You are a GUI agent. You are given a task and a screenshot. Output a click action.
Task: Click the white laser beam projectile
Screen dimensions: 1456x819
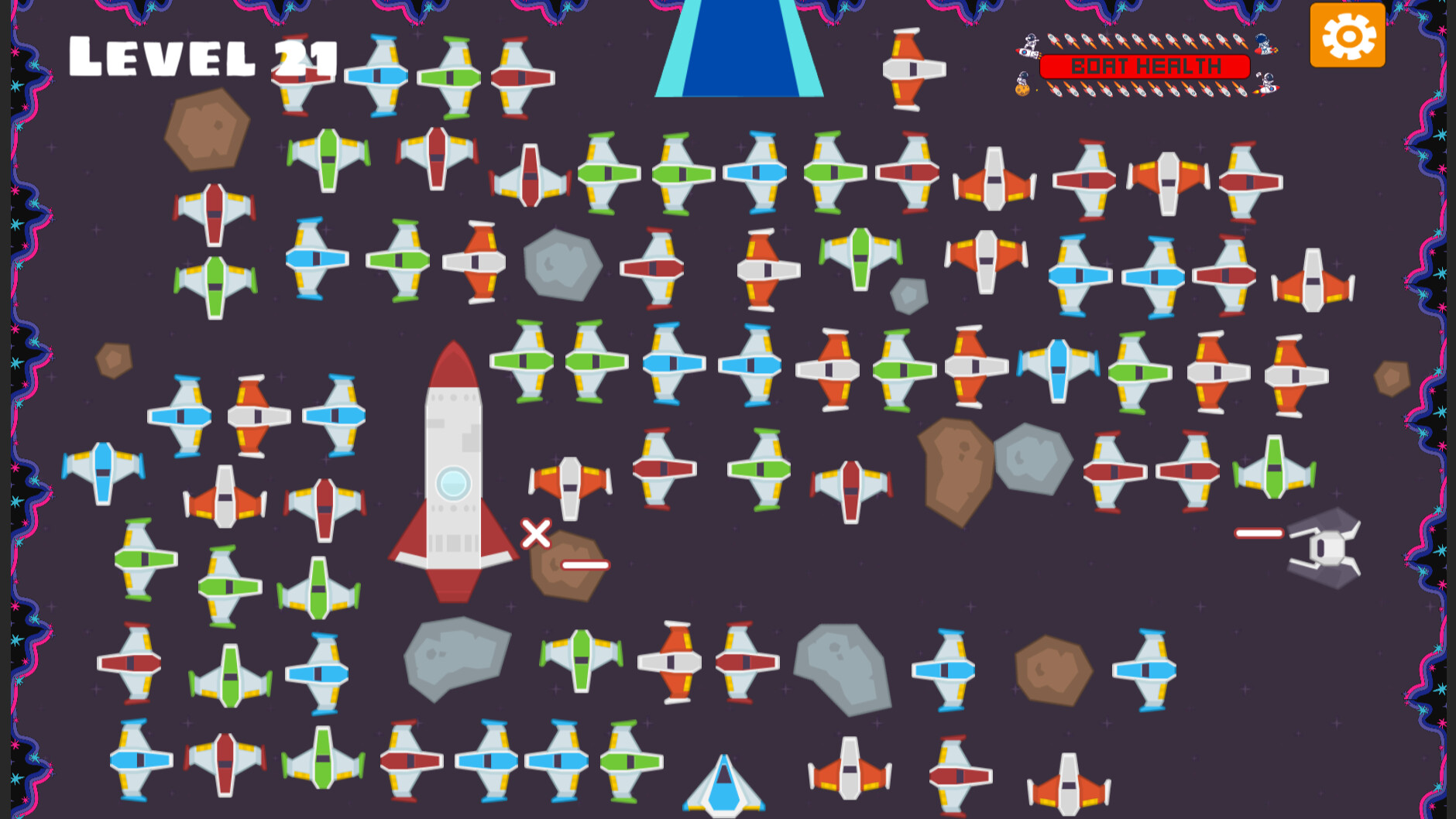point(1260,533)
